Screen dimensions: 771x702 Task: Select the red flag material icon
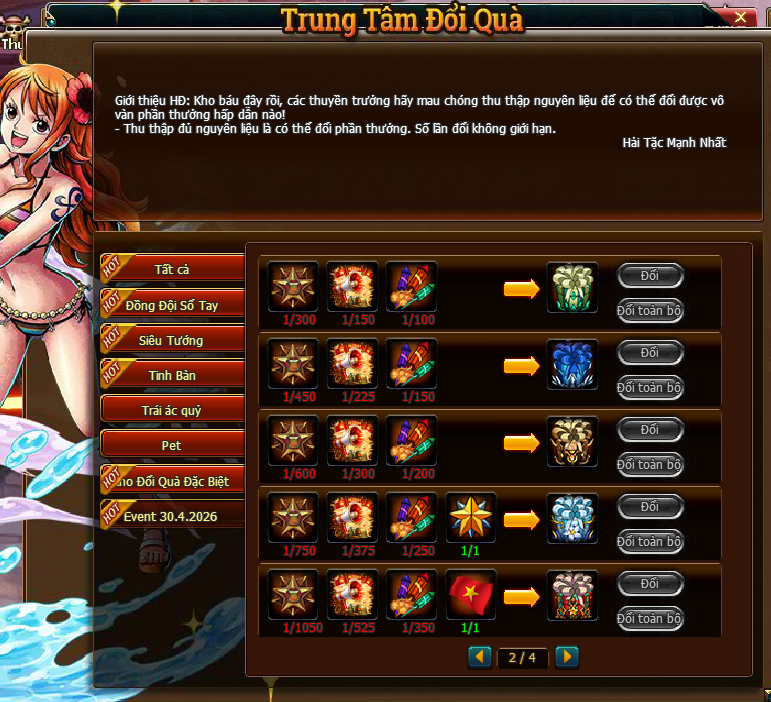click(x=471, y=595)
